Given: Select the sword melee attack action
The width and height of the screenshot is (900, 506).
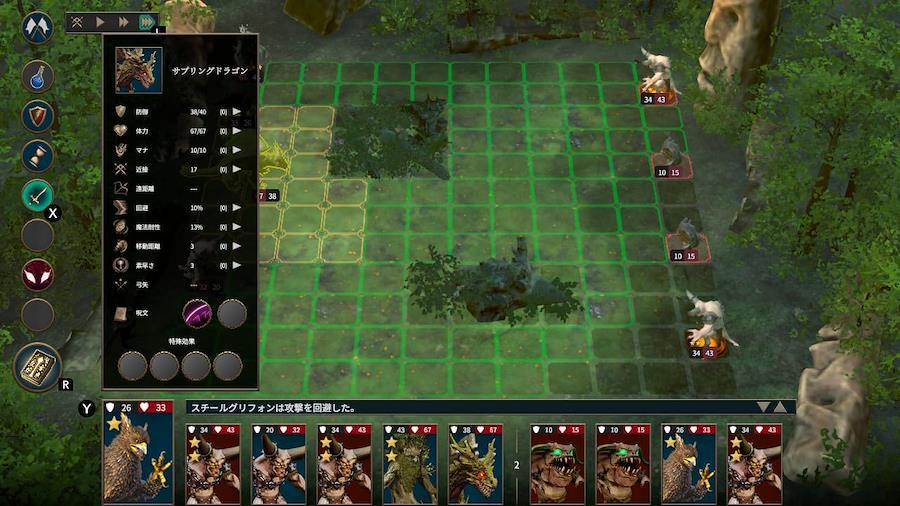Looking at the screenshot, I should [38, 195].
